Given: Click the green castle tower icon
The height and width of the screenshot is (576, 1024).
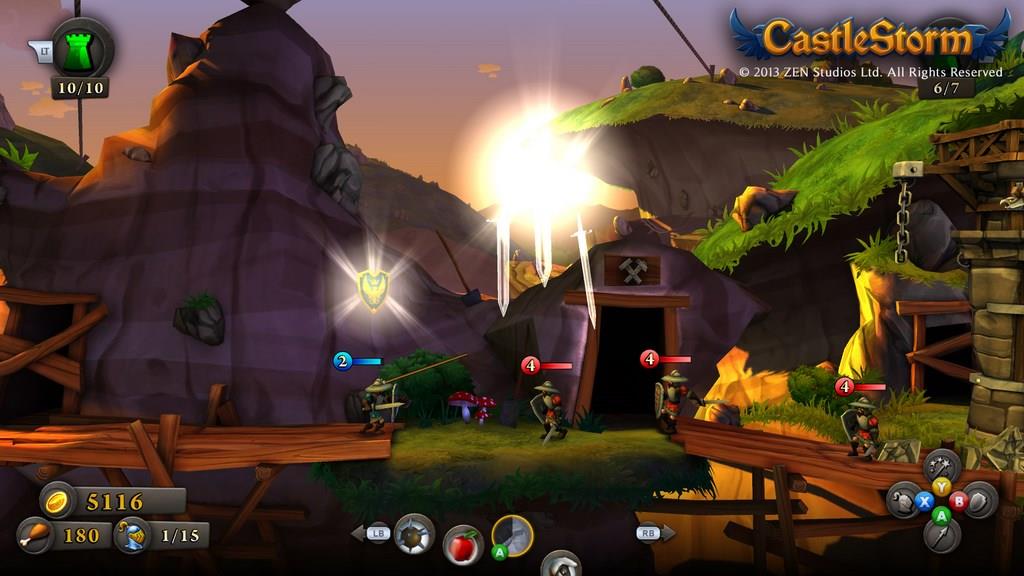Looking at the screenshot, I should pyautogui.click(x=82, y=48).
